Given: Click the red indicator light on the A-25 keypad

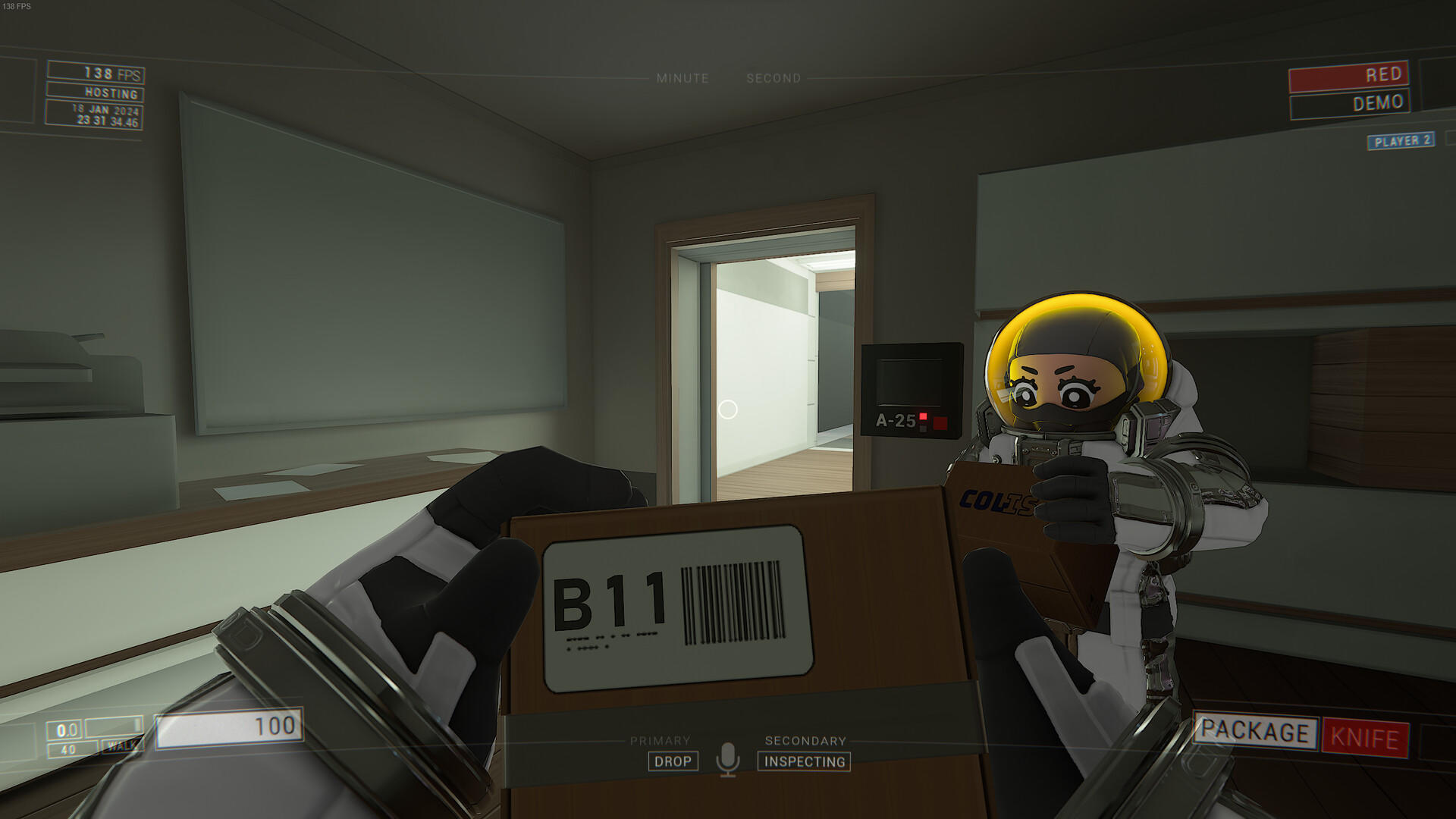Looking at the screenshot, I should pyautogui.click(x=922, y=416).
